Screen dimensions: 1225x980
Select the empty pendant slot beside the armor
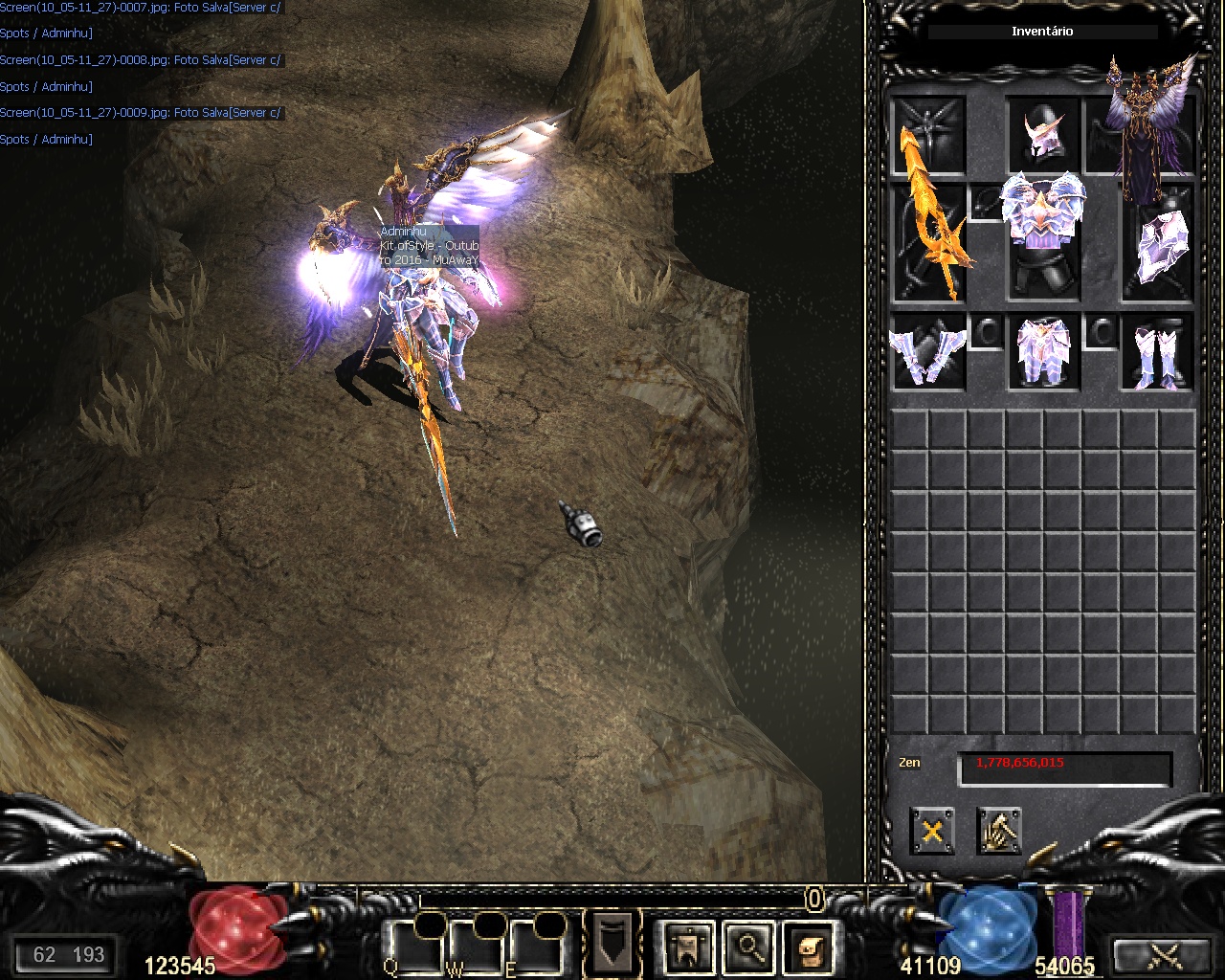coord(986,203)
